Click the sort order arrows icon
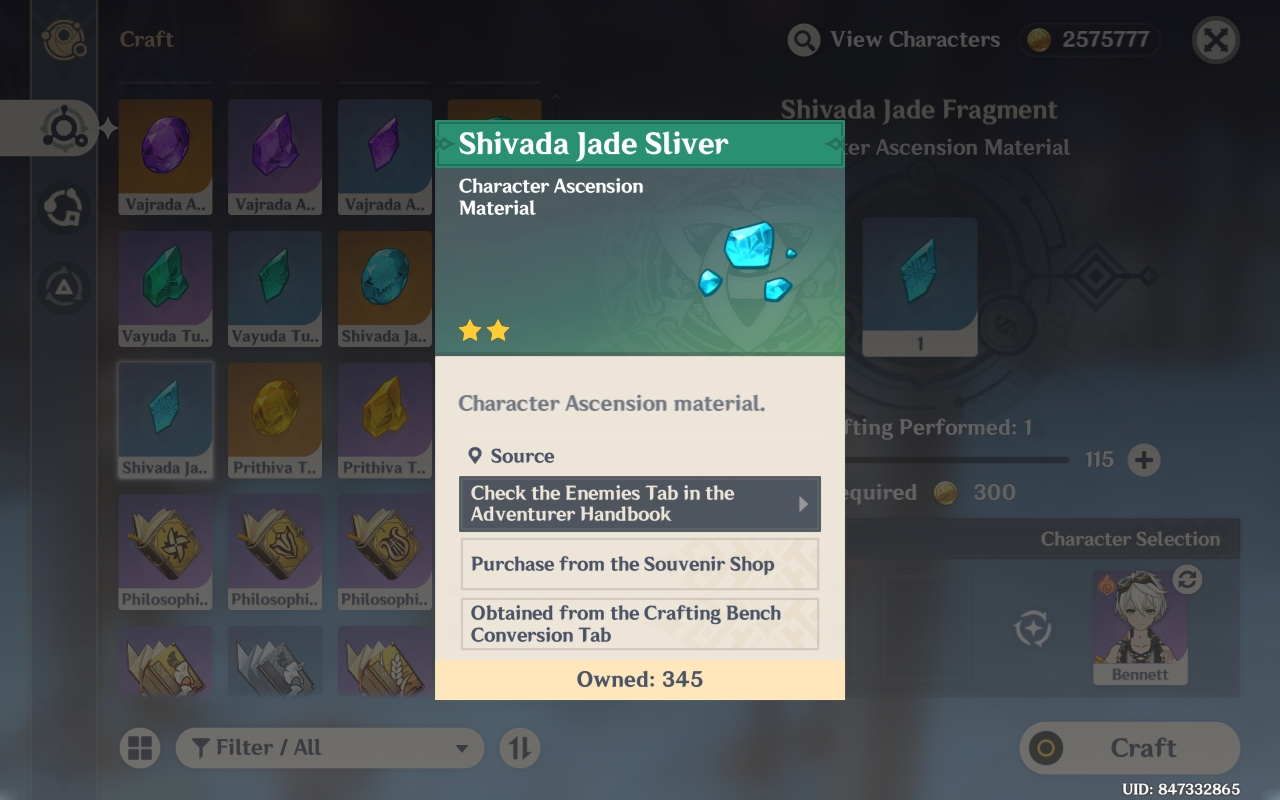Screen dimensions: 1280x800 point(519,747)
